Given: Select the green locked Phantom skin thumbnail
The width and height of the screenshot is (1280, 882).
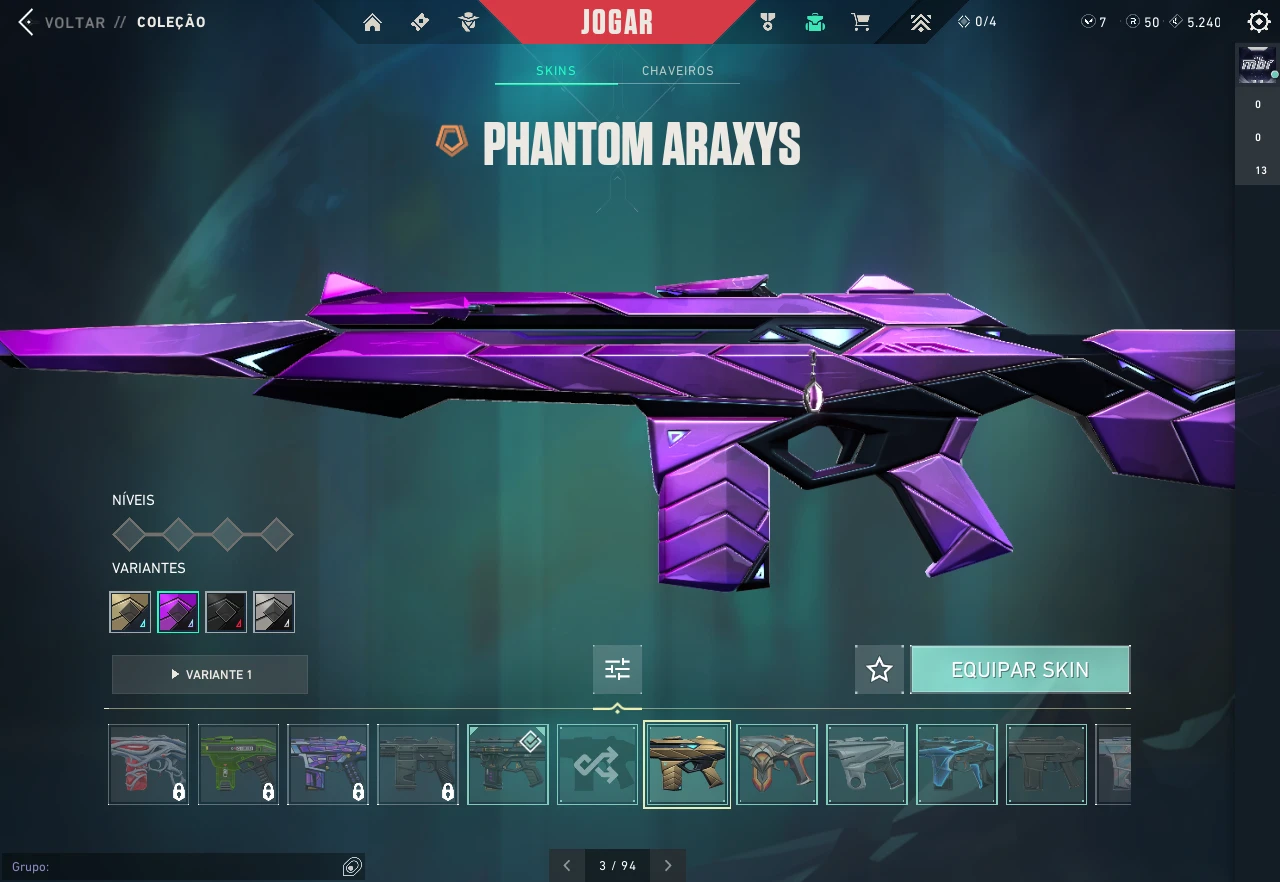Looking at the screenshot, I should (x=238, y=764).
